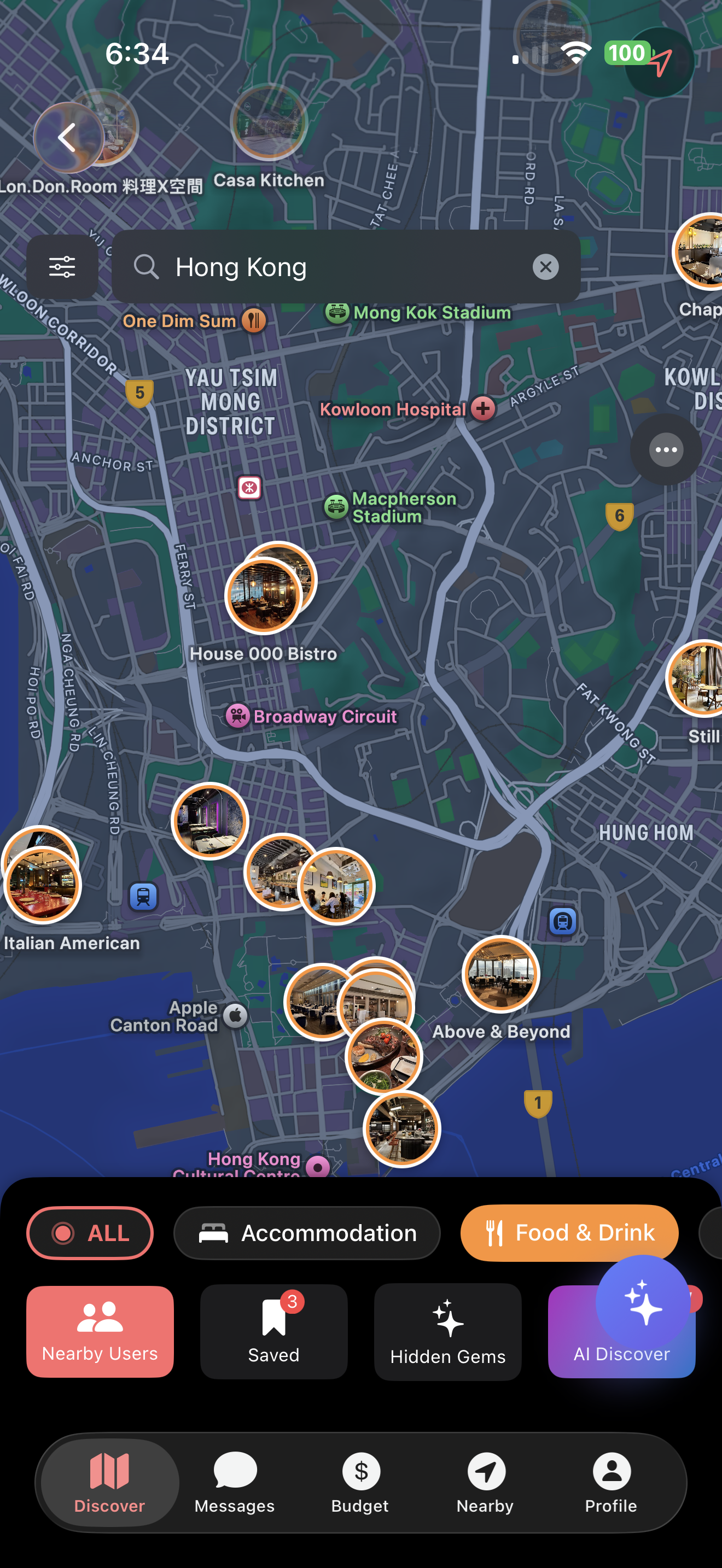Toggle the Accommodation filter
722x1568 pixels.
[x=307, y=1233]
